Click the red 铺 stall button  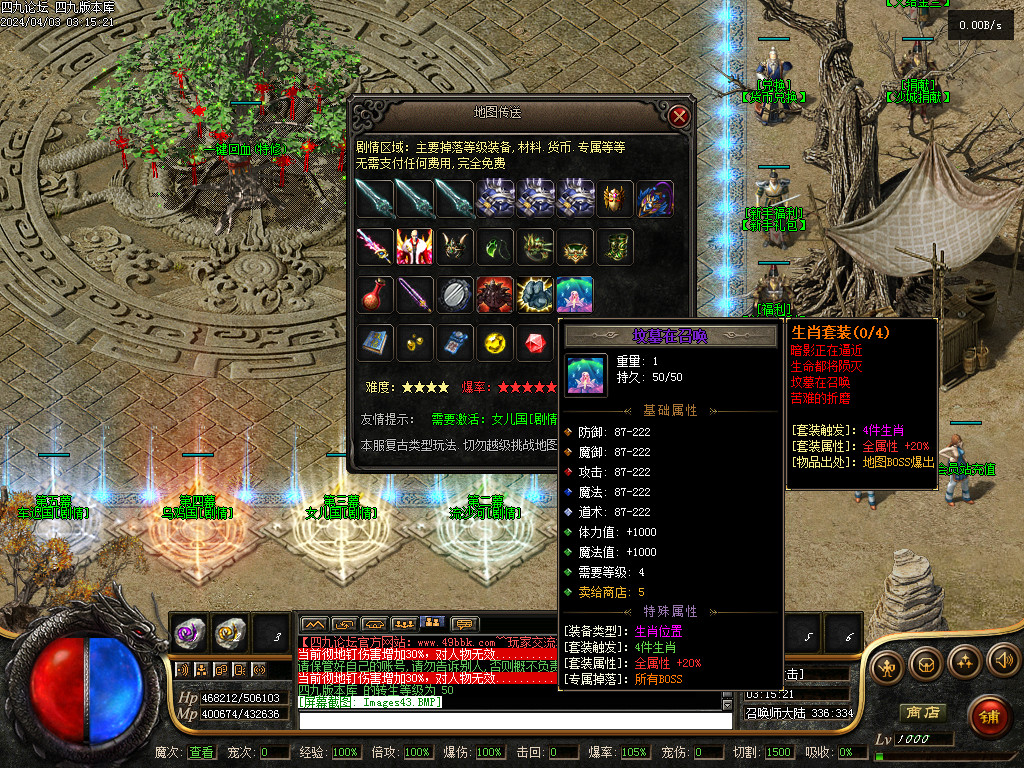989,716
